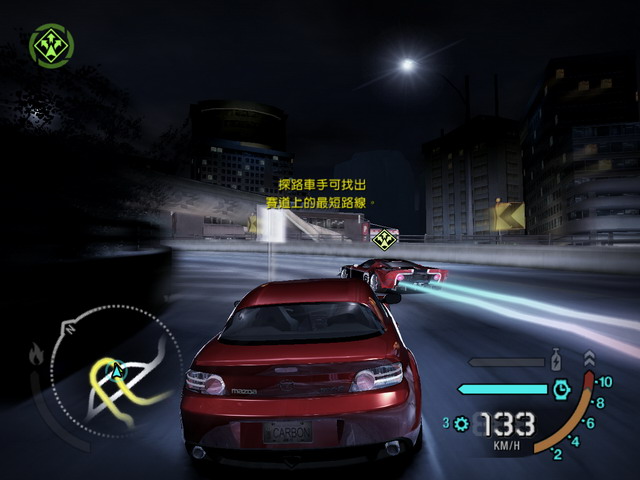Click the shift-up double chevron indicator
The width and height of the screenshot is (640, 480).
point(588,357)
